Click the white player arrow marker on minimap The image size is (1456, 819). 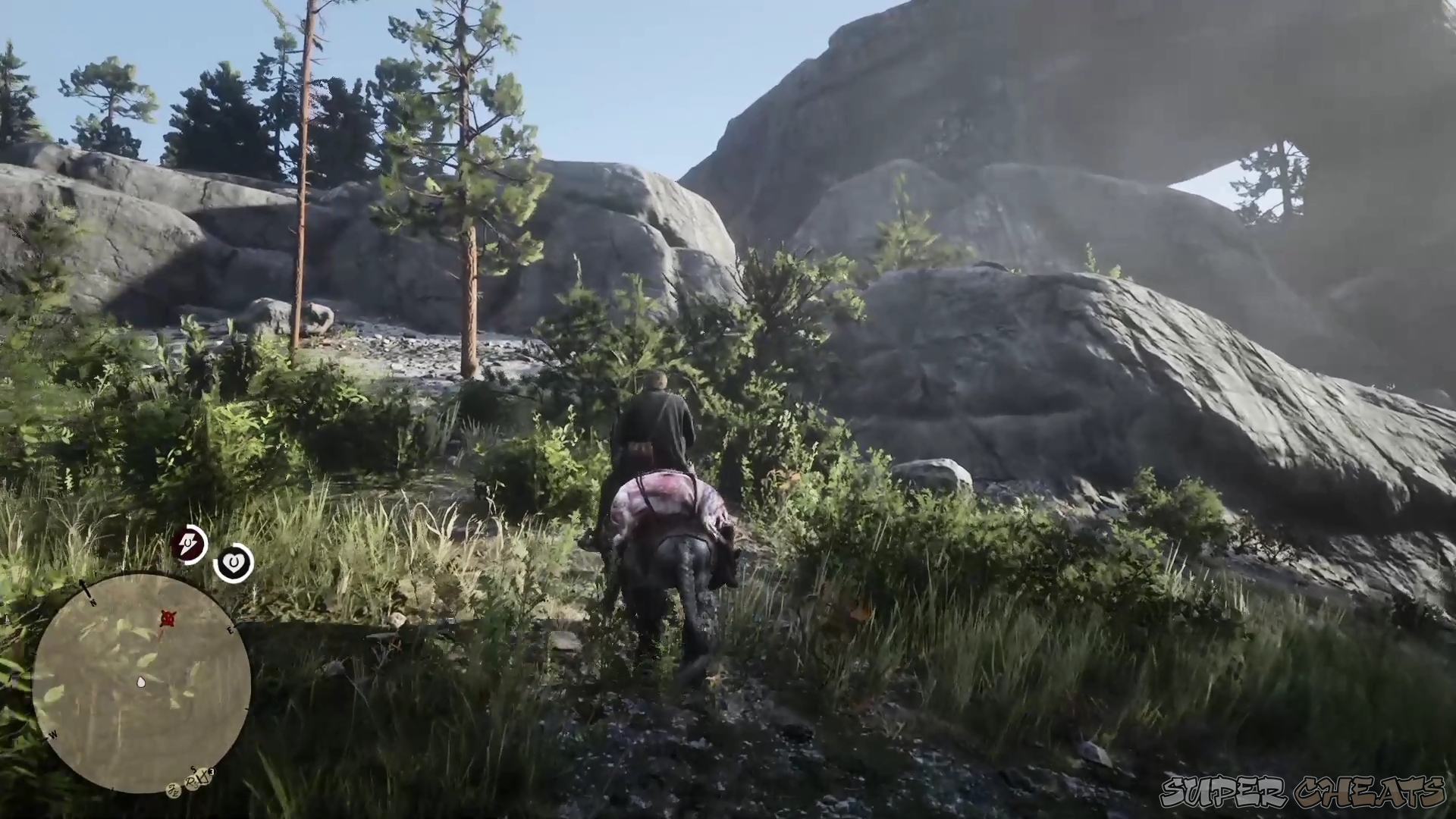140,682
